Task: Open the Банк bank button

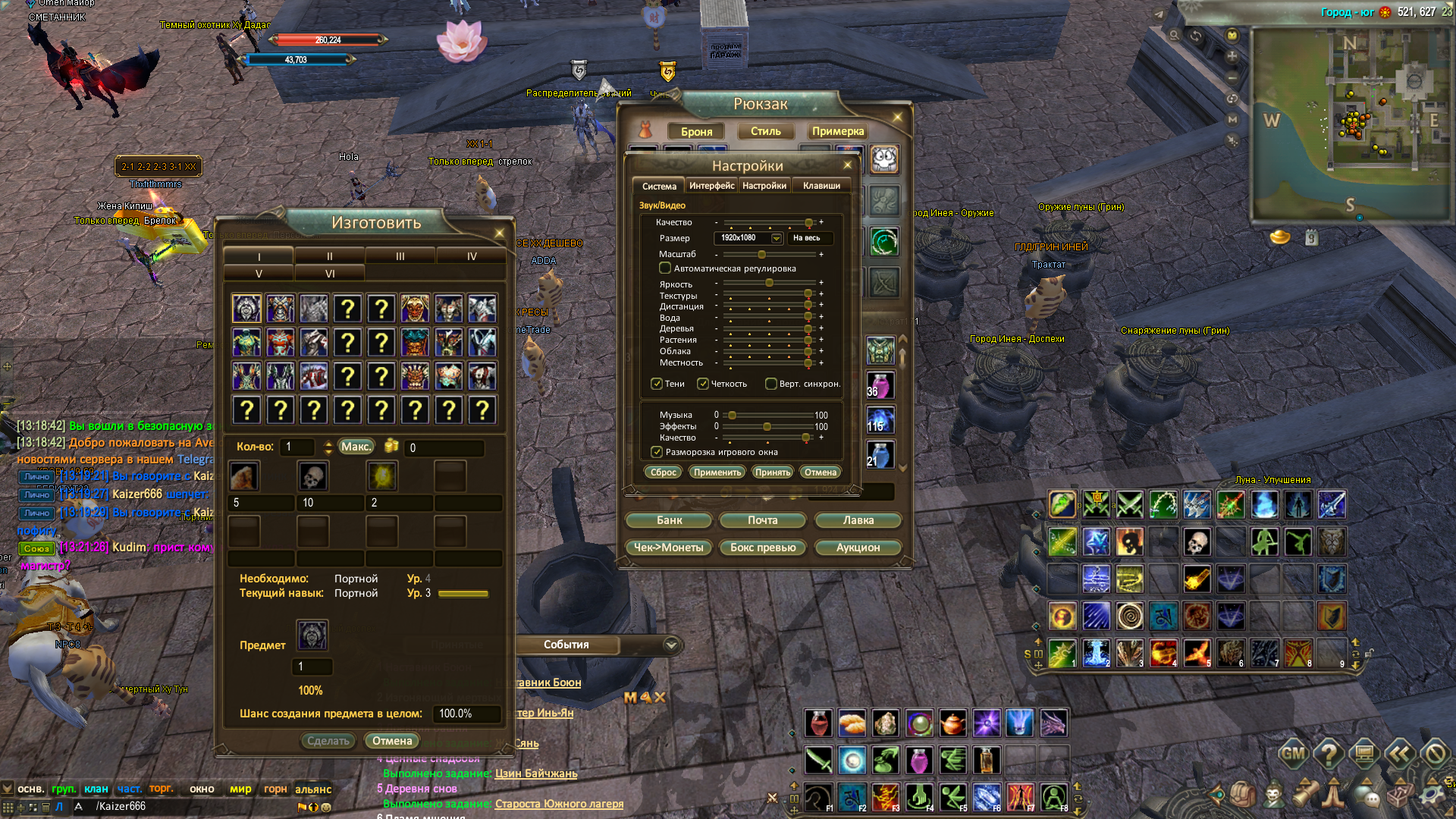Action: point(669,520)
